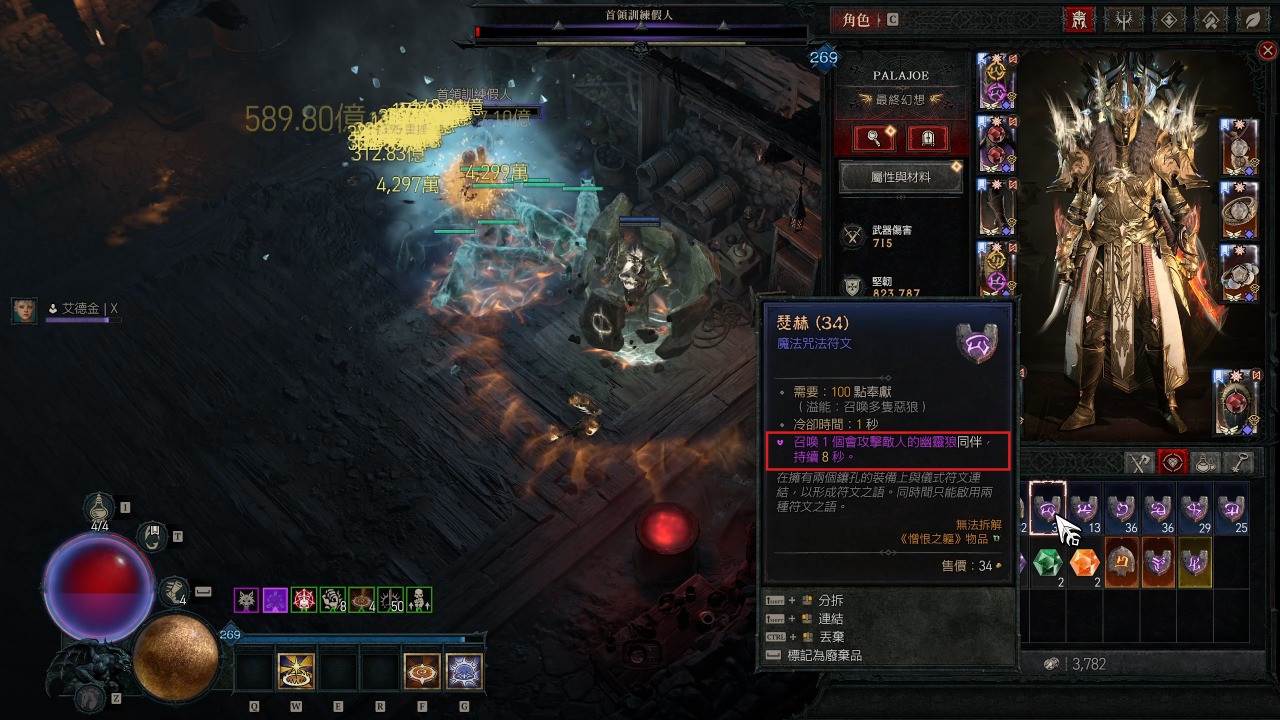The height and width of the screenshot is (720, 1280).
Task: Use the G-slot blue aura skill
Action: pyautogui.click(x=464, y=672)
